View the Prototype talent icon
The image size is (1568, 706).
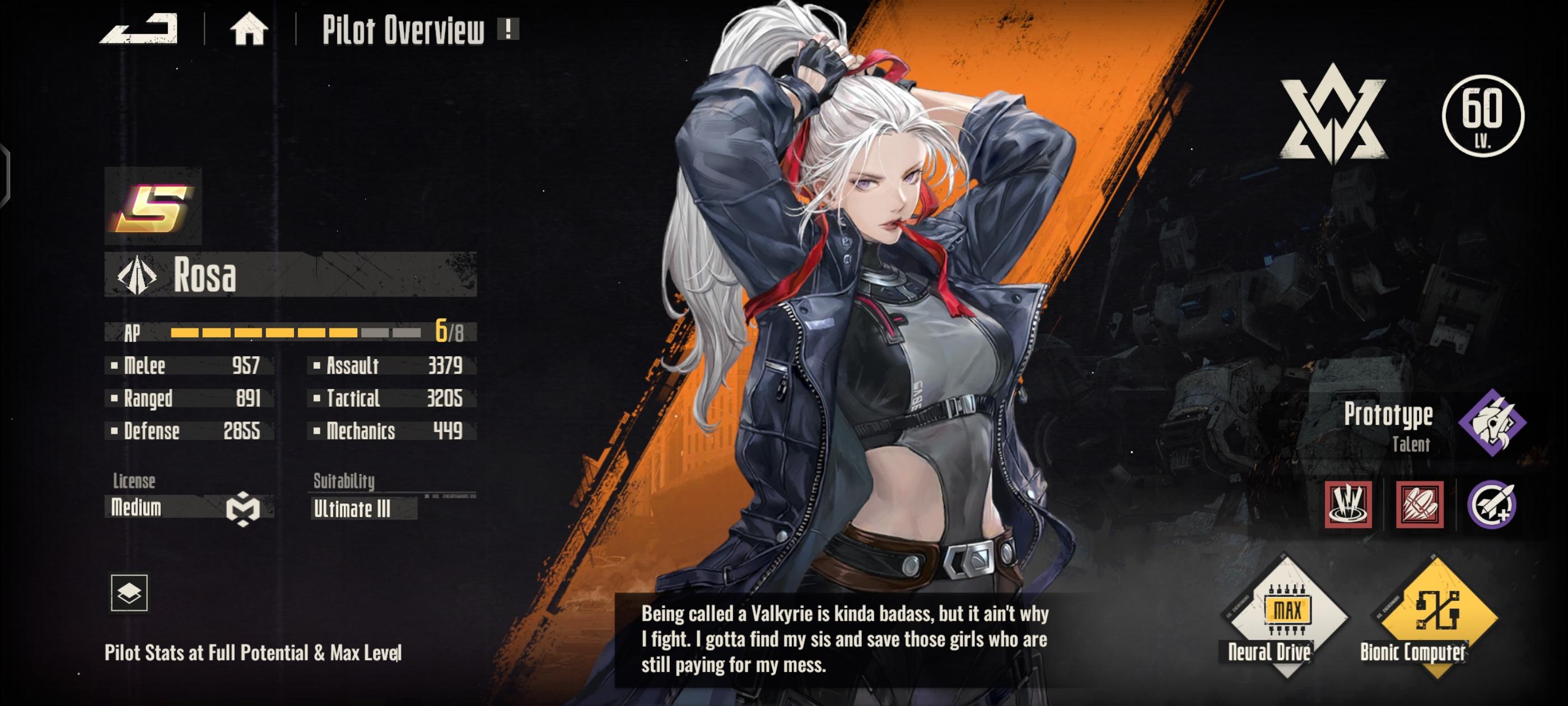click(x=1492, y=422)
